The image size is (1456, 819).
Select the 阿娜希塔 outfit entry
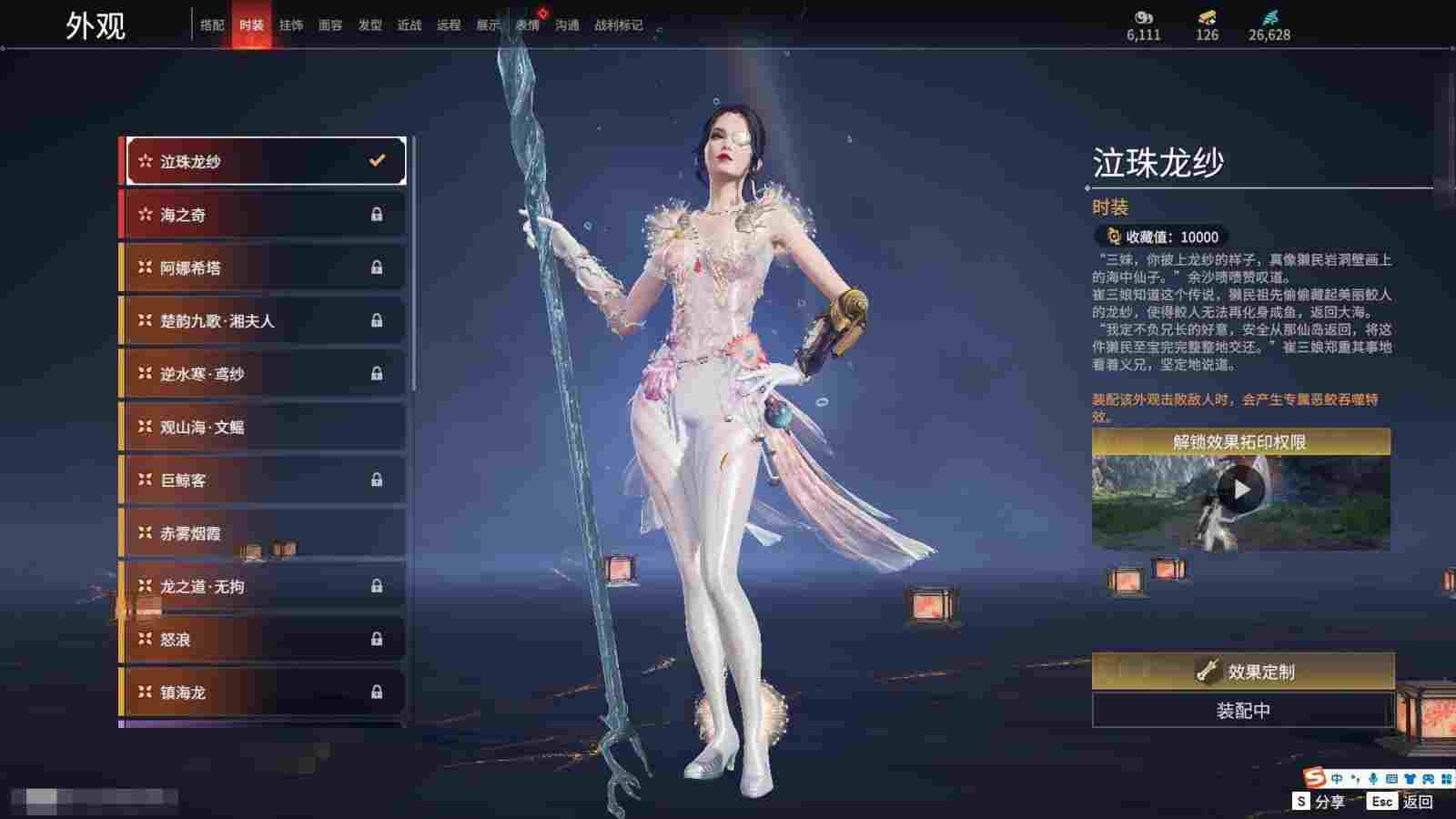tap(264, 268)
